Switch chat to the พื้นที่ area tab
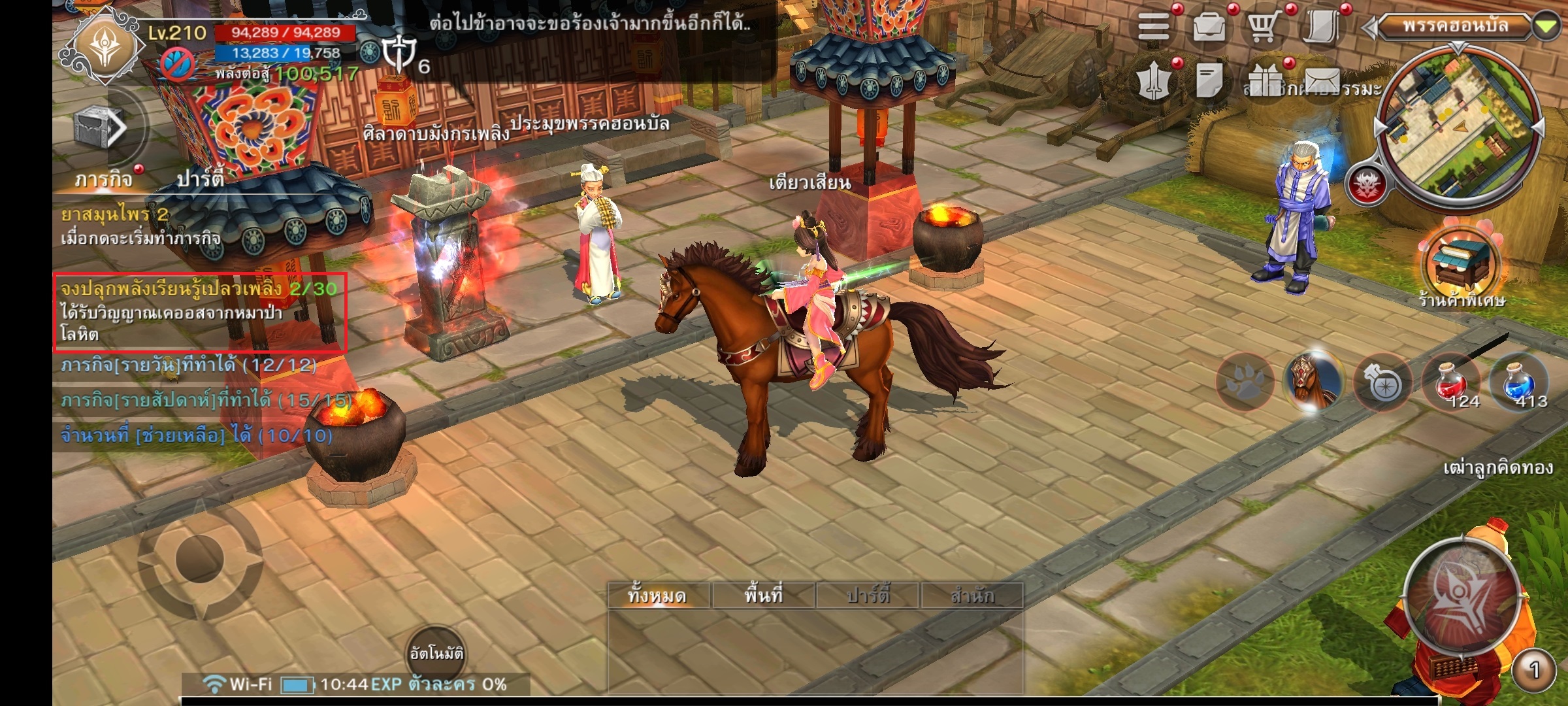The image size is (1568, 706). coord(763,596)
